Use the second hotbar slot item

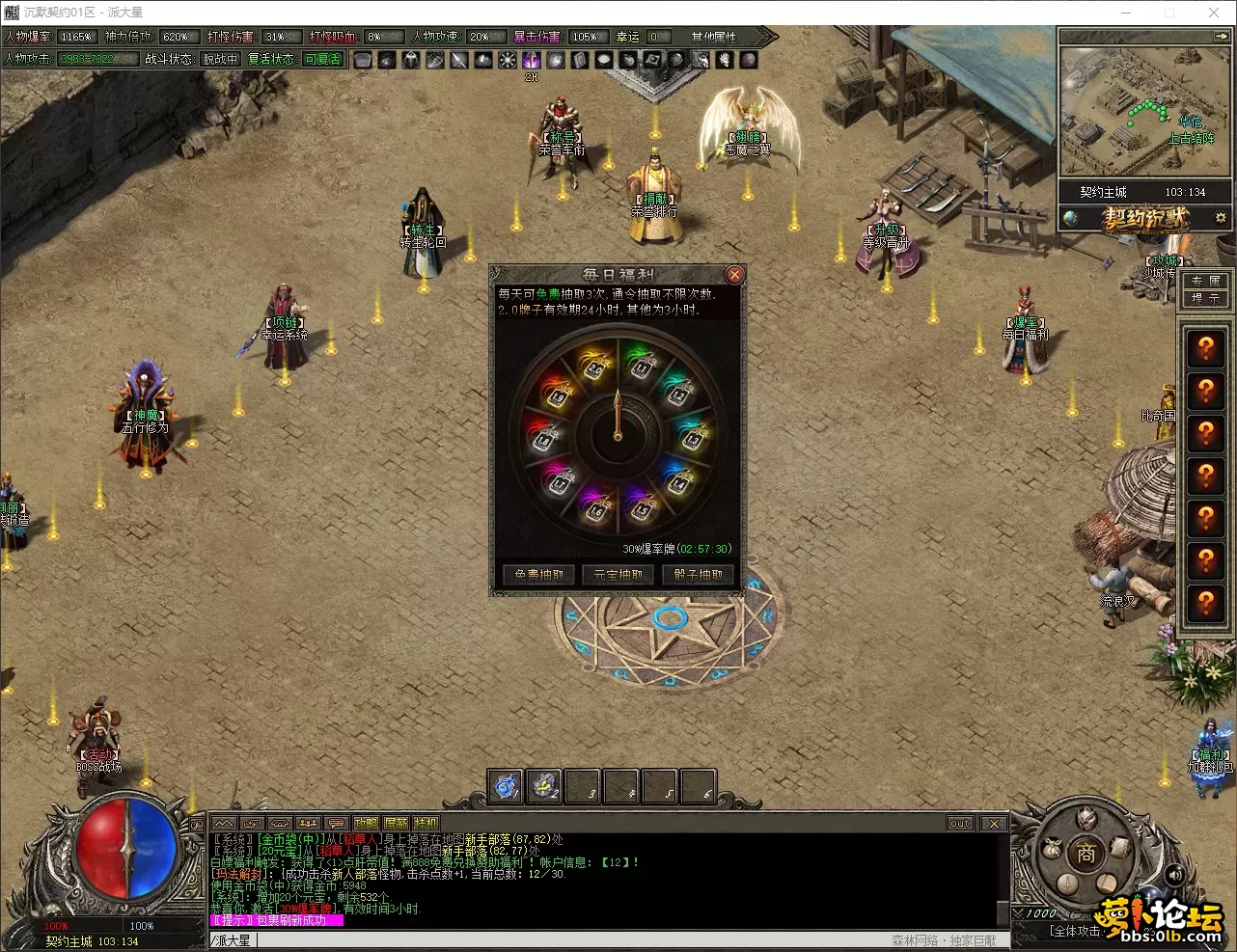pyautogui.click(x=544, y=786)
